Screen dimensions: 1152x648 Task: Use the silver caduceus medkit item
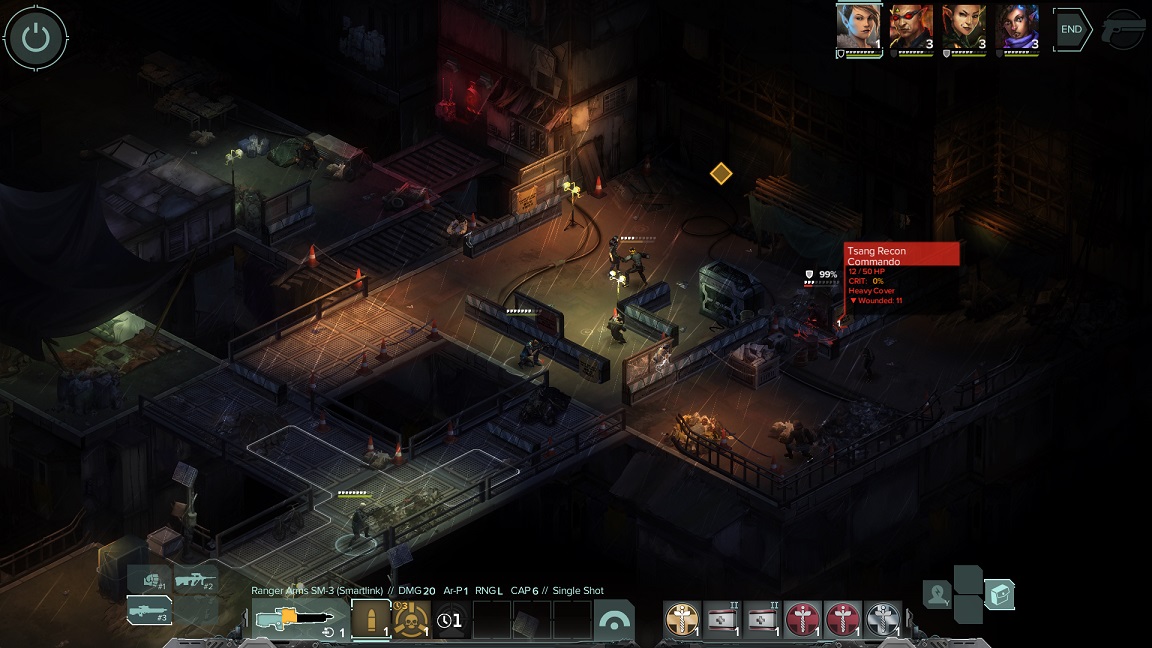pyautogui.click(x=883, y=620)
